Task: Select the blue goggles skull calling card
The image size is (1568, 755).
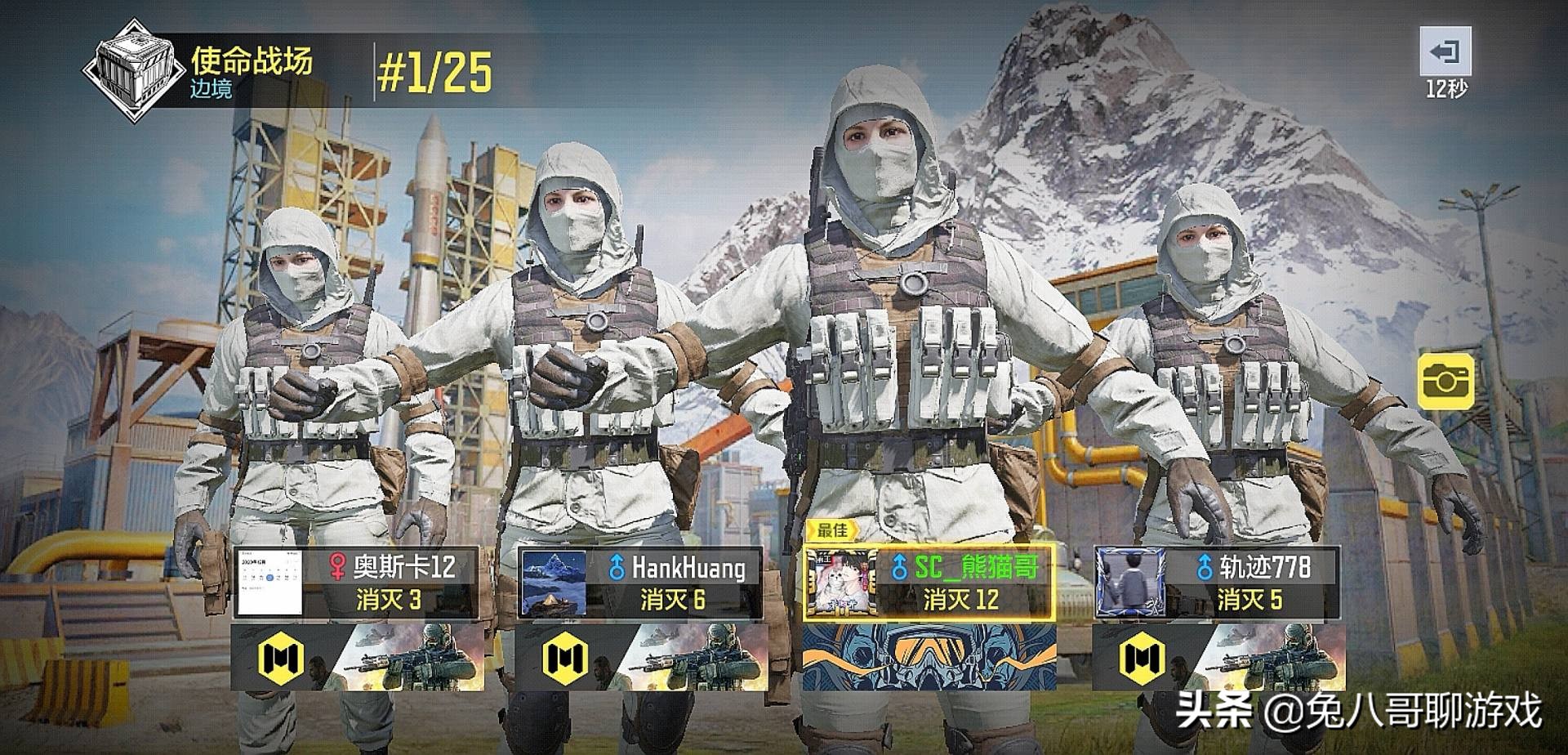Action: pos(929,656)
